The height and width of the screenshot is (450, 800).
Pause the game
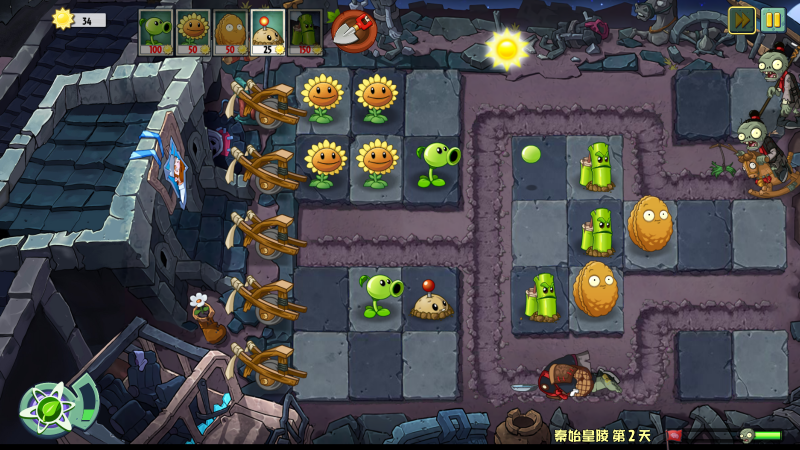tap(773, 19)
